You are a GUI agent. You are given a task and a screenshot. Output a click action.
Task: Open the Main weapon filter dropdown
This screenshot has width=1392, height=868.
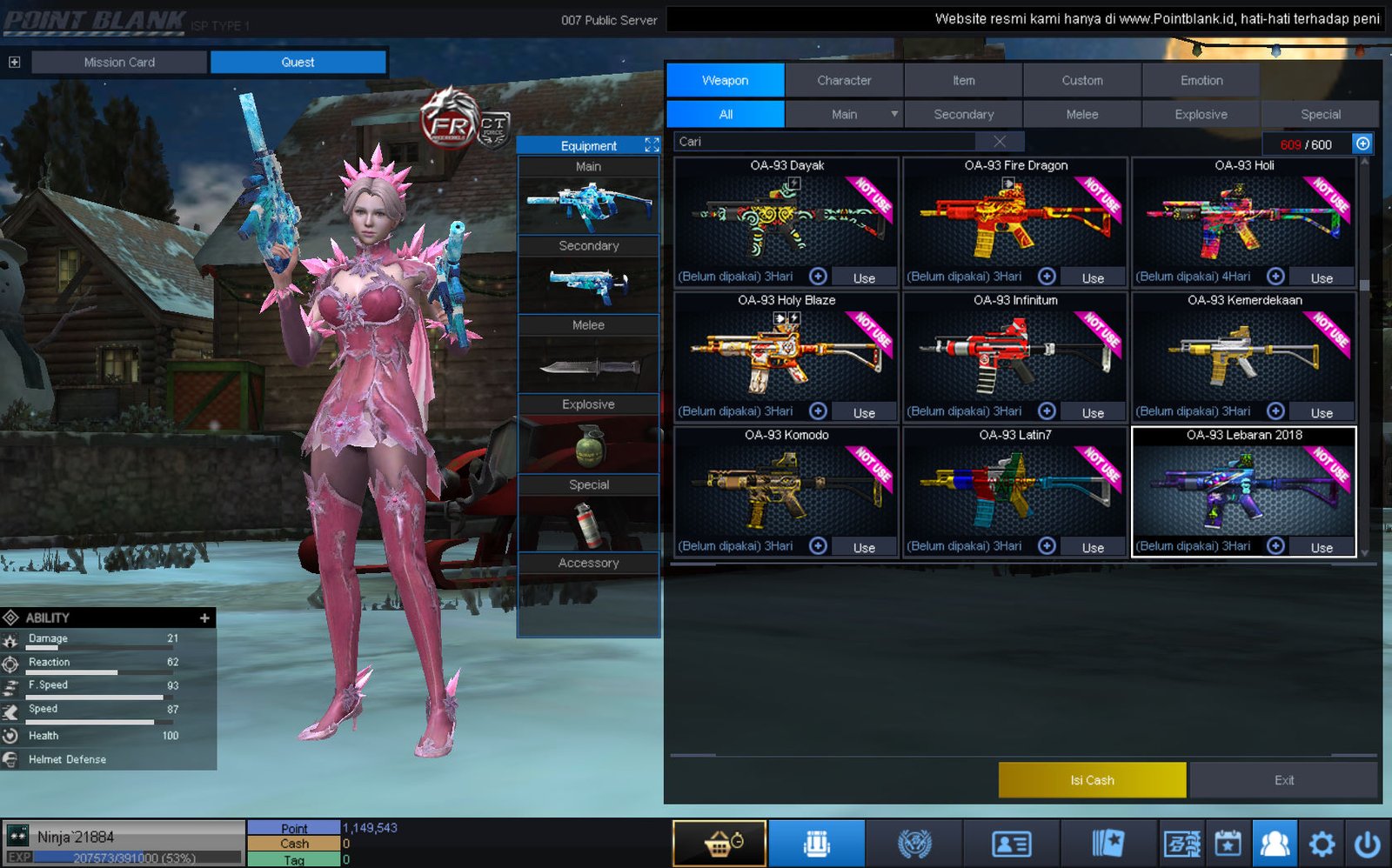(x=893, y=114)
